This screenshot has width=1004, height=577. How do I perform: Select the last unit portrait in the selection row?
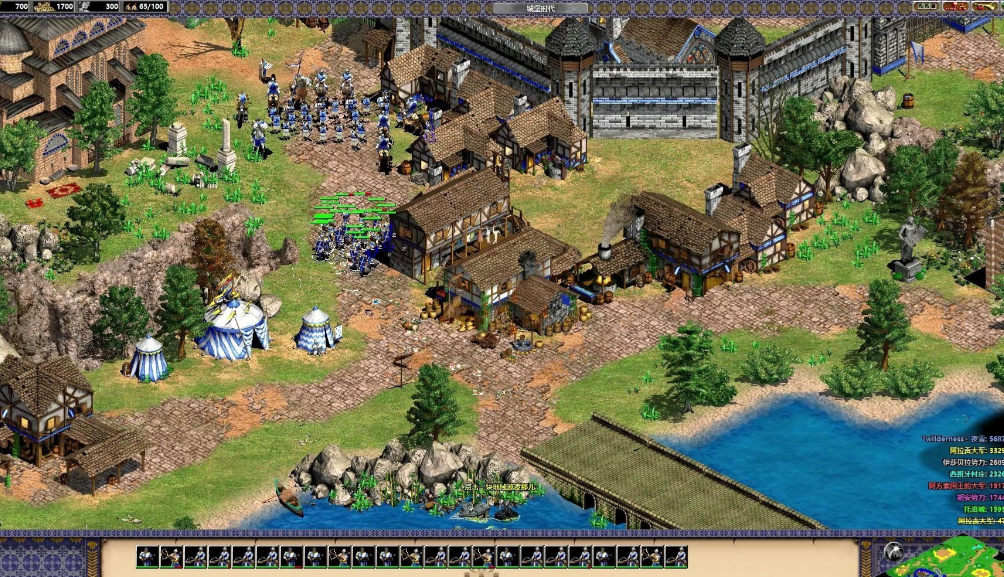[676, 556]
